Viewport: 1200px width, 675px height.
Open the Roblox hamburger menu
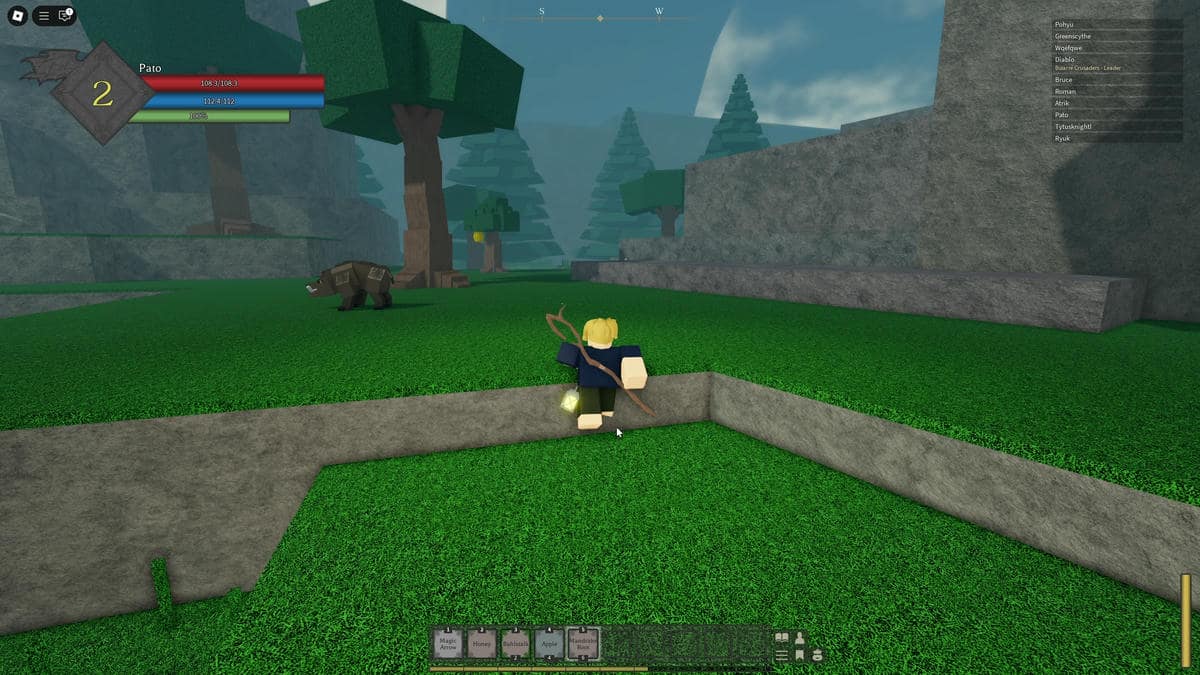click(44, 16)
